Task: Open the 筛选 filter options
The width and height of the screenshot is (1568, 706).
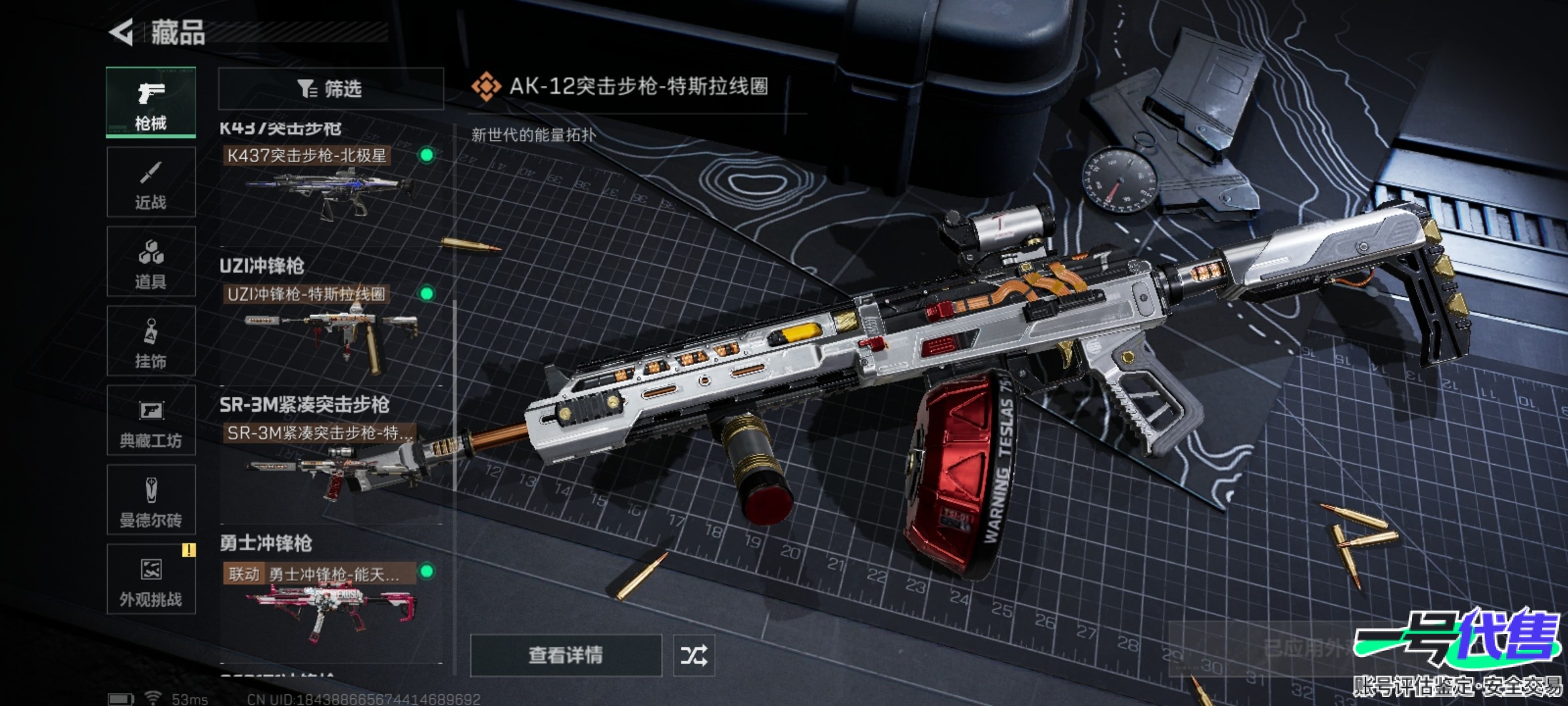Action: tap(331, 88)
